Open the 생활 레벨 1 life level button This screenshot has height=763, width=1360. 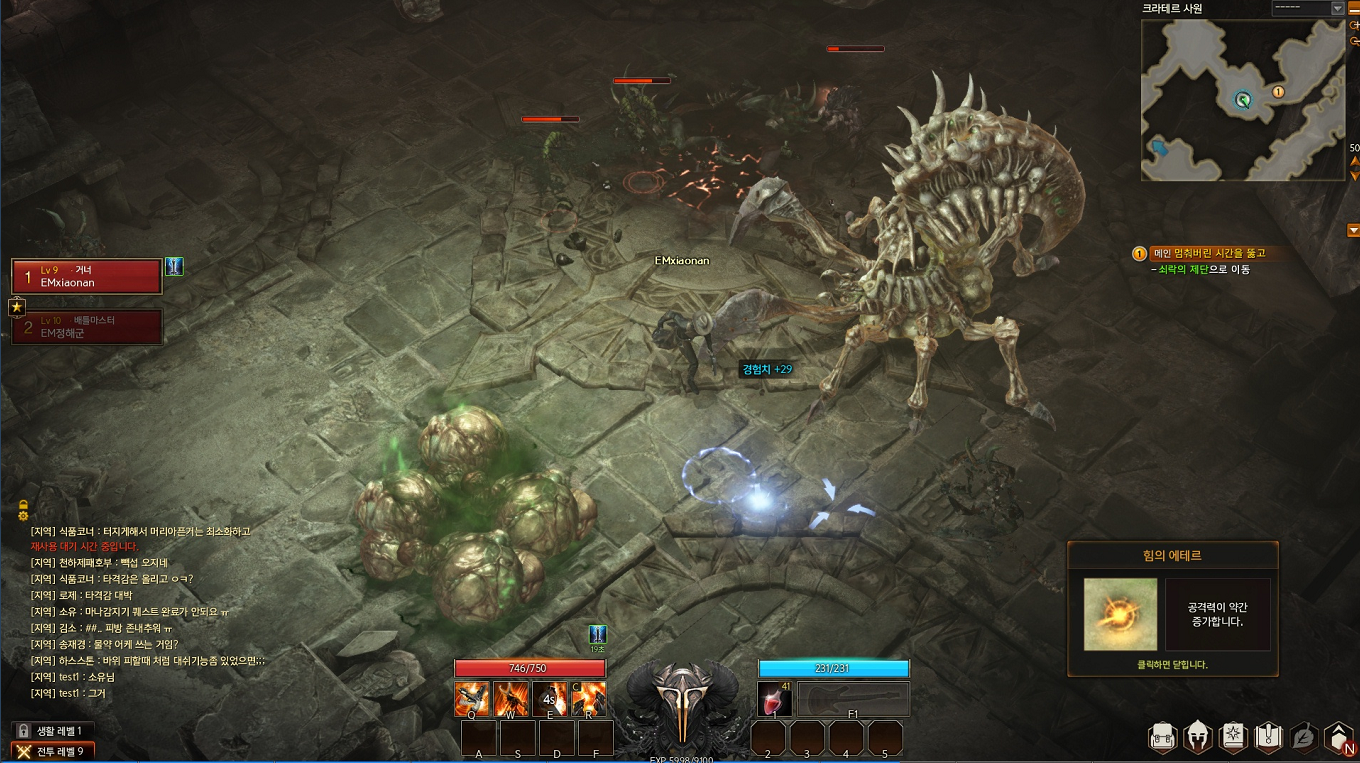coord(53,731)
